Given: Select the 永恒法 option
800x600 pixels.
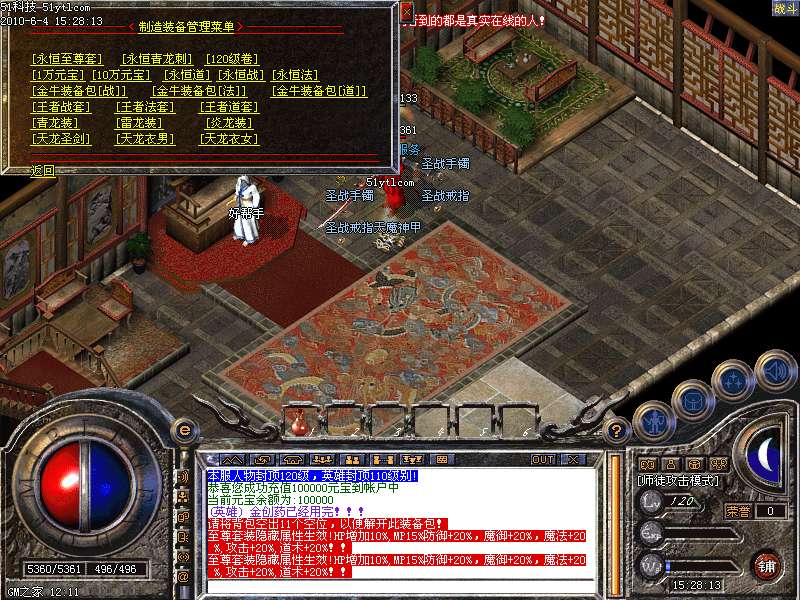Looking at the screenshot, I should click(x=295, y=75).
